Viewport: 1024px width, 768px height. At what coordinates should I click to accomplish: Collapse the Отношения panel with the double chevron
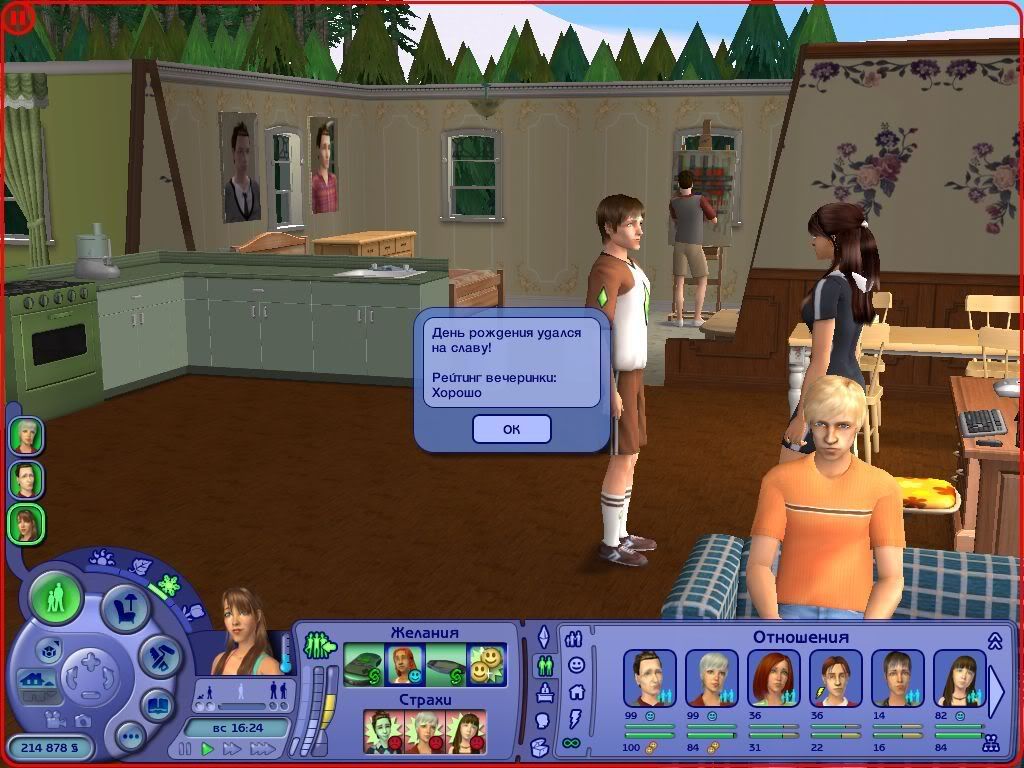[995, 641]
